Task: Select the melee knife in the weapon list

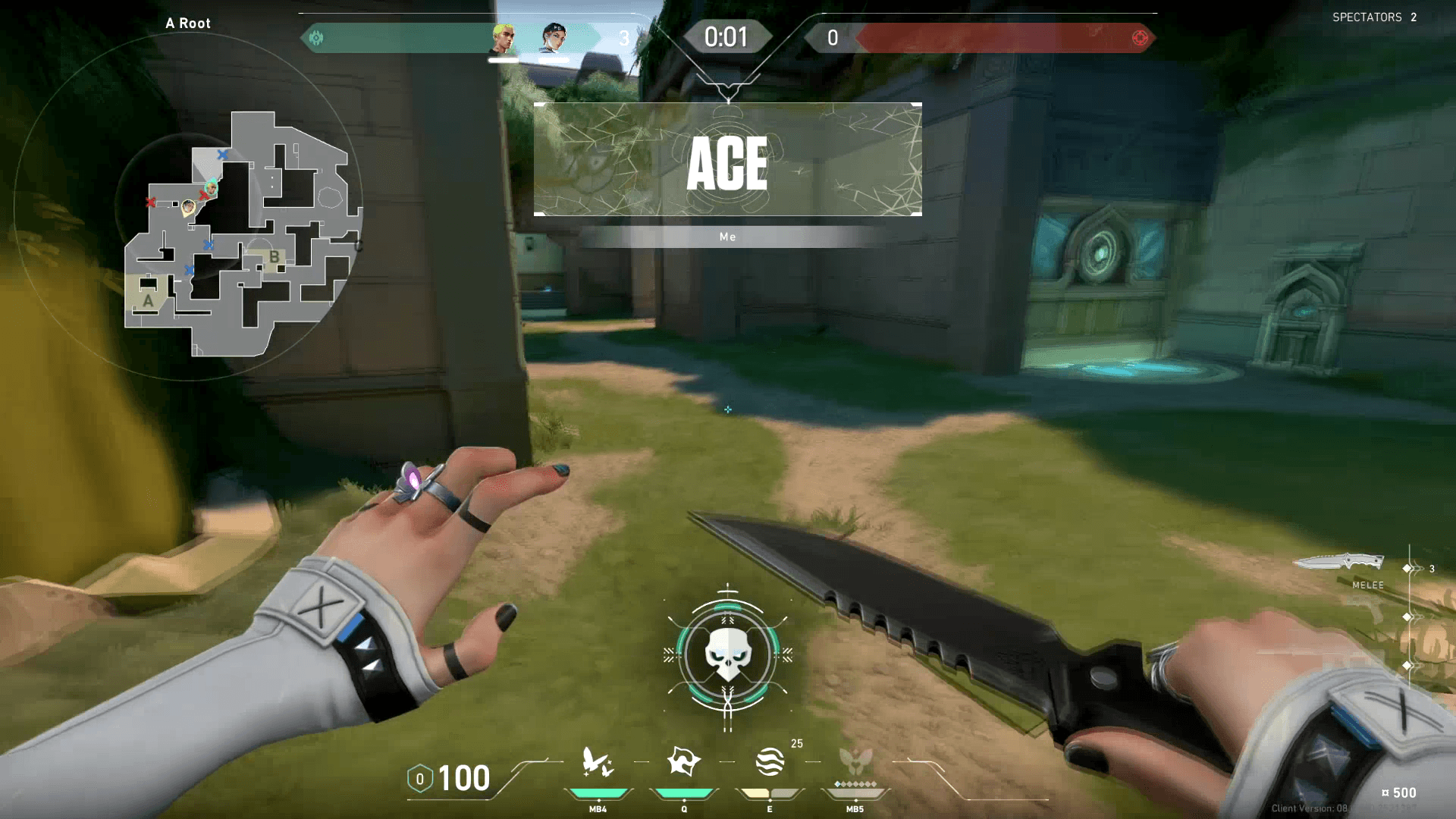Action: pyautogui.click(x=1339, y=563)
